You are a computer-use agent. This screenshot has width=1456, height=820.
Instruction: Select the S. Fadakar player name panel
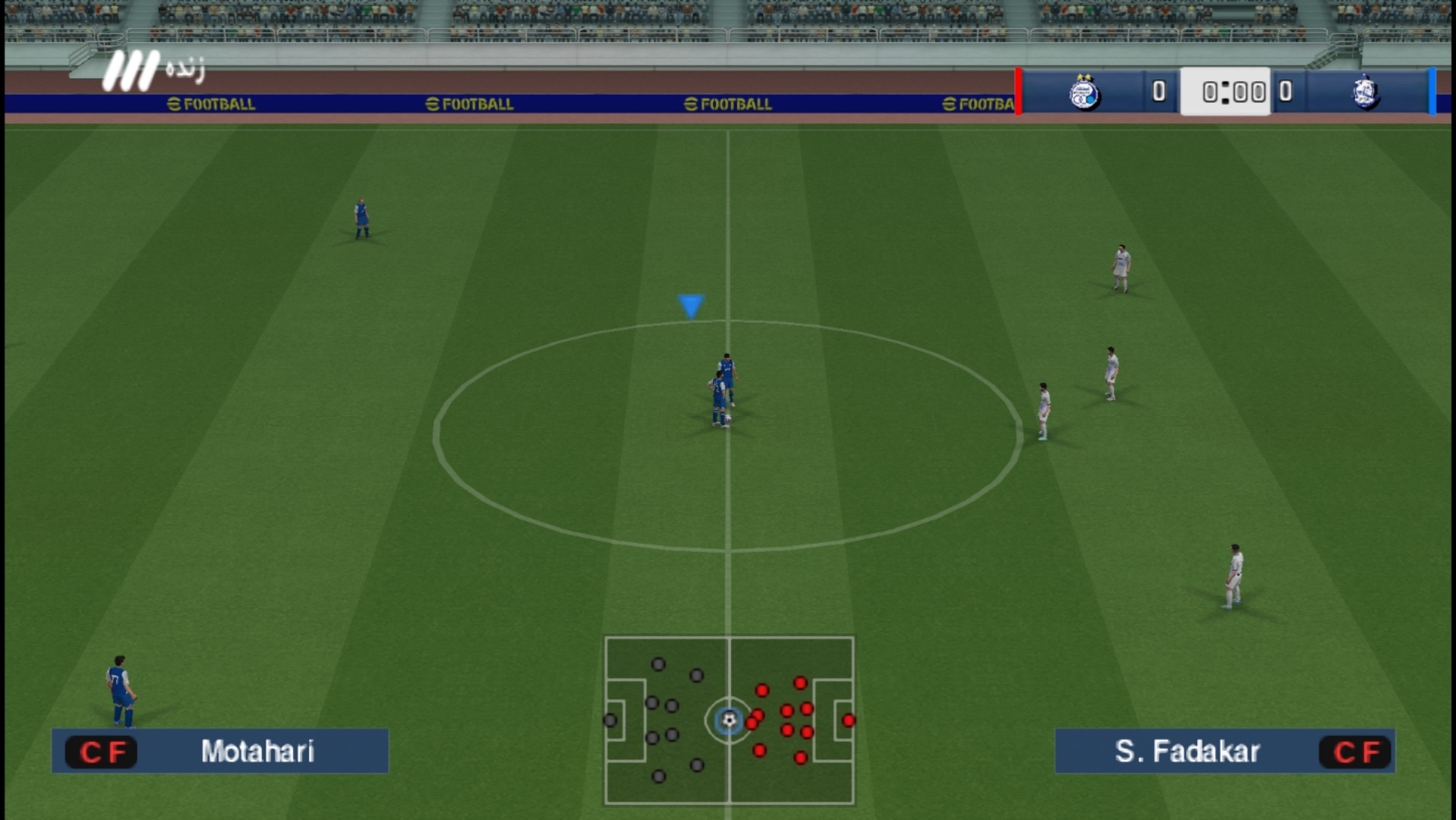pos(1224,751)
